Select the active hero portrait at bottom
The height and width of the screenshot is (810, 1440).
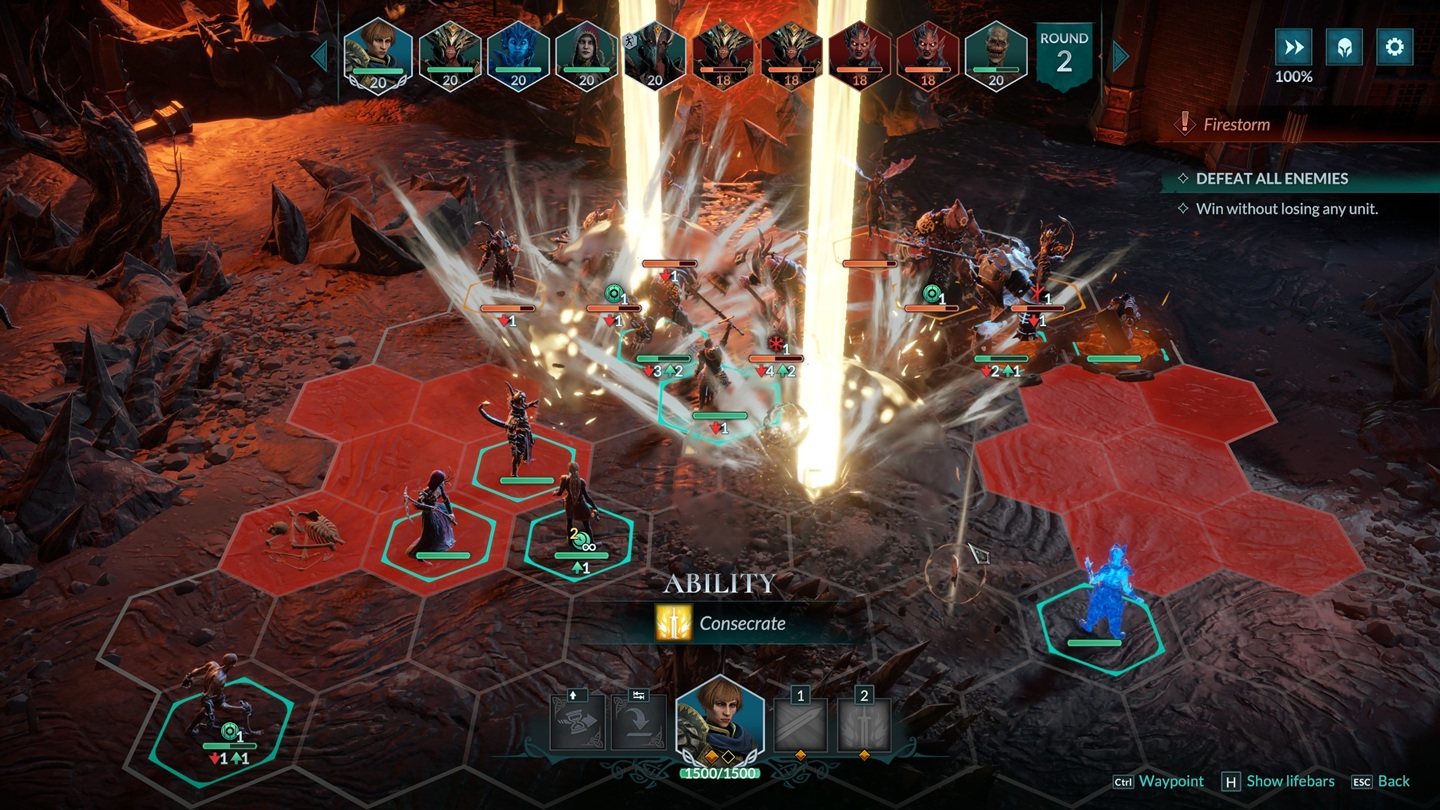(720, 720)
